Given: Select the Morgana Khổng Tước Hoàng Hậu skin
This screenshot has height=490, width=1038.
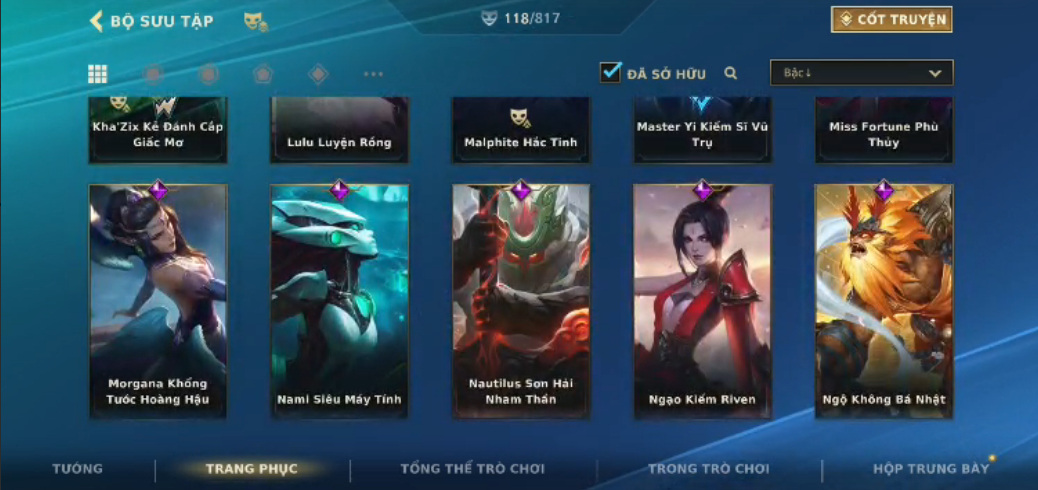Looking at the screenshot, I should coord(158,300).
